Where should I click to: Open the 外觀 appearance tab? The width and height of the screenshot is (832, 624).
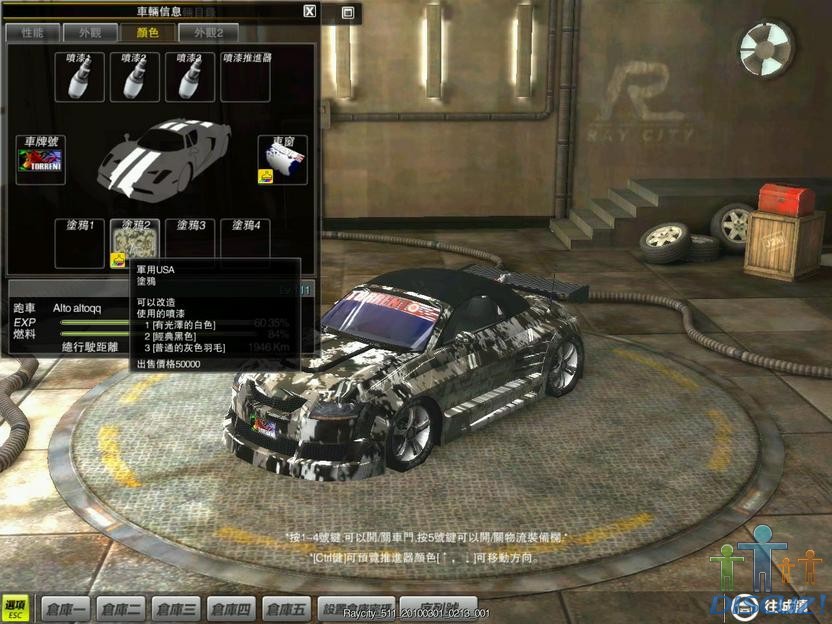(90, 32)
